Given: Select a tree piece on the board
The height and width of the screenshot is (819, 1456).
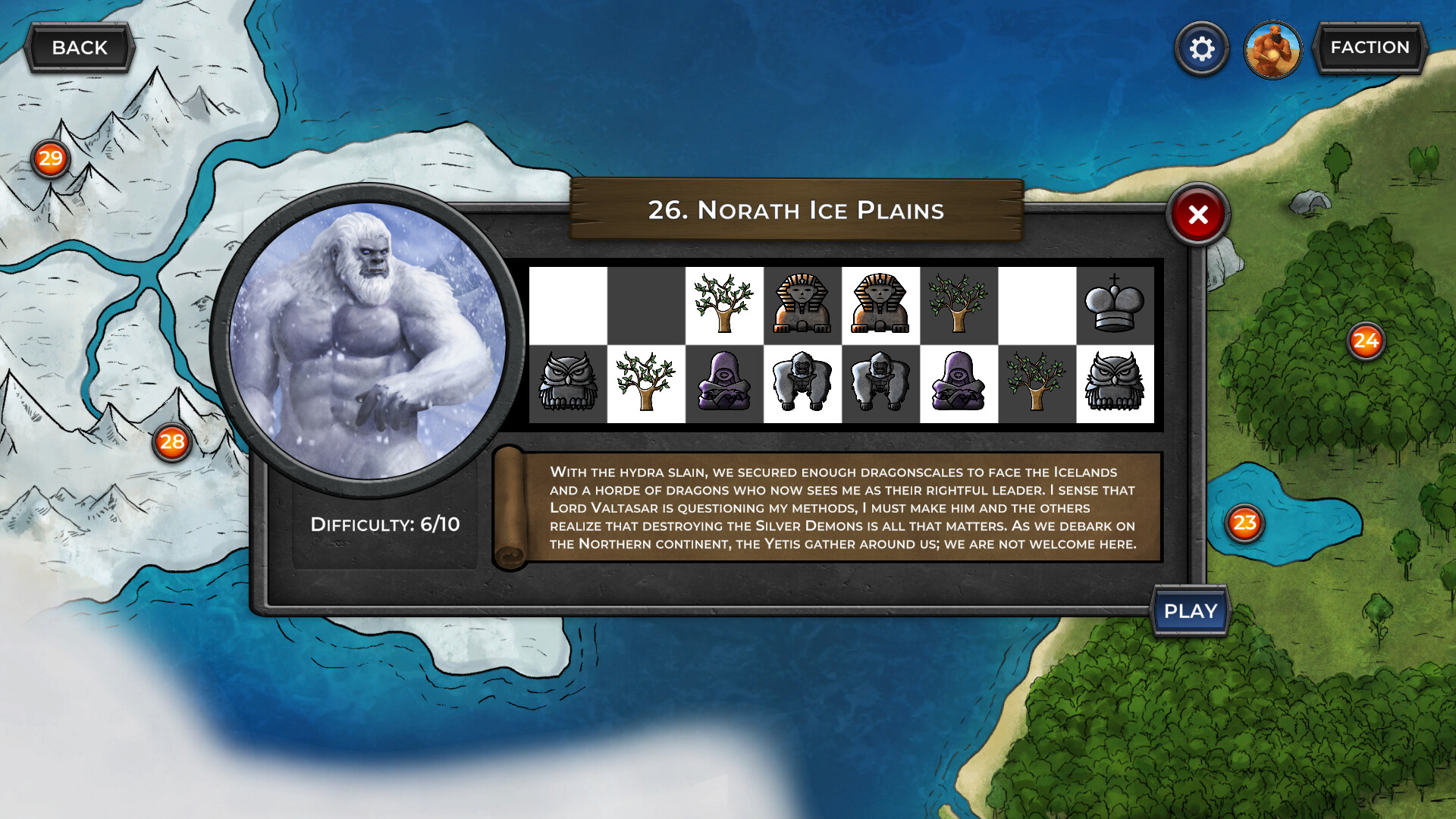Looking at the screenshot, I should point(724,303).
